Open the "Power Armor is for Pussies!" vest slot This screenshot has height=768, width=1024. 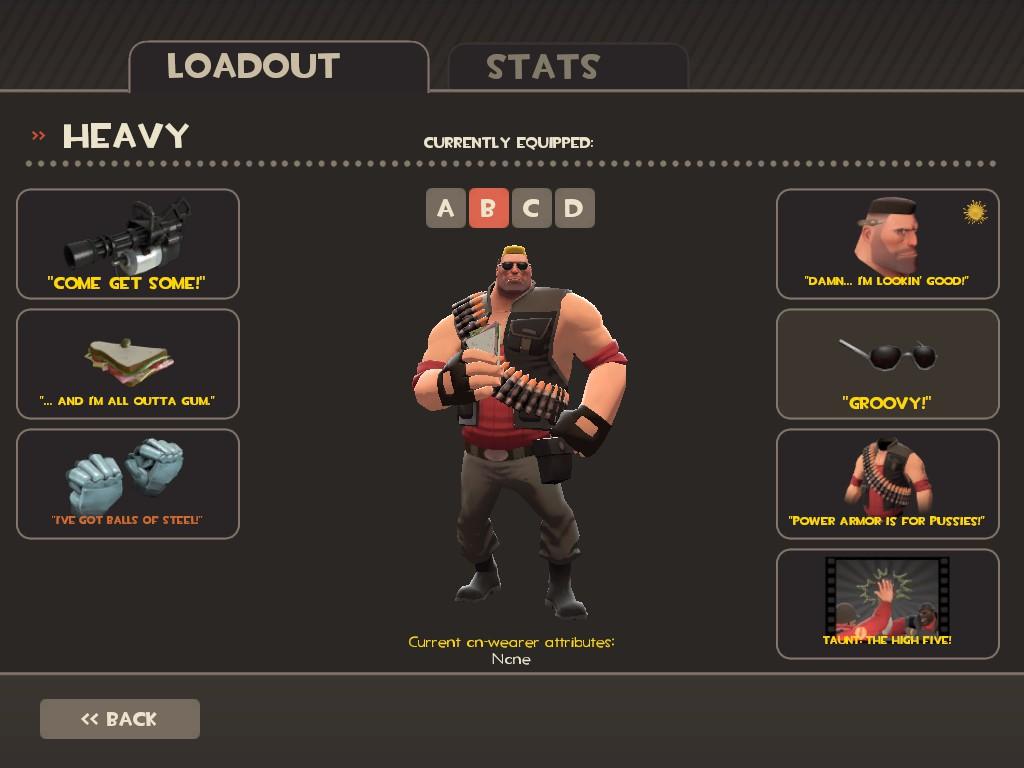(888, 484)
